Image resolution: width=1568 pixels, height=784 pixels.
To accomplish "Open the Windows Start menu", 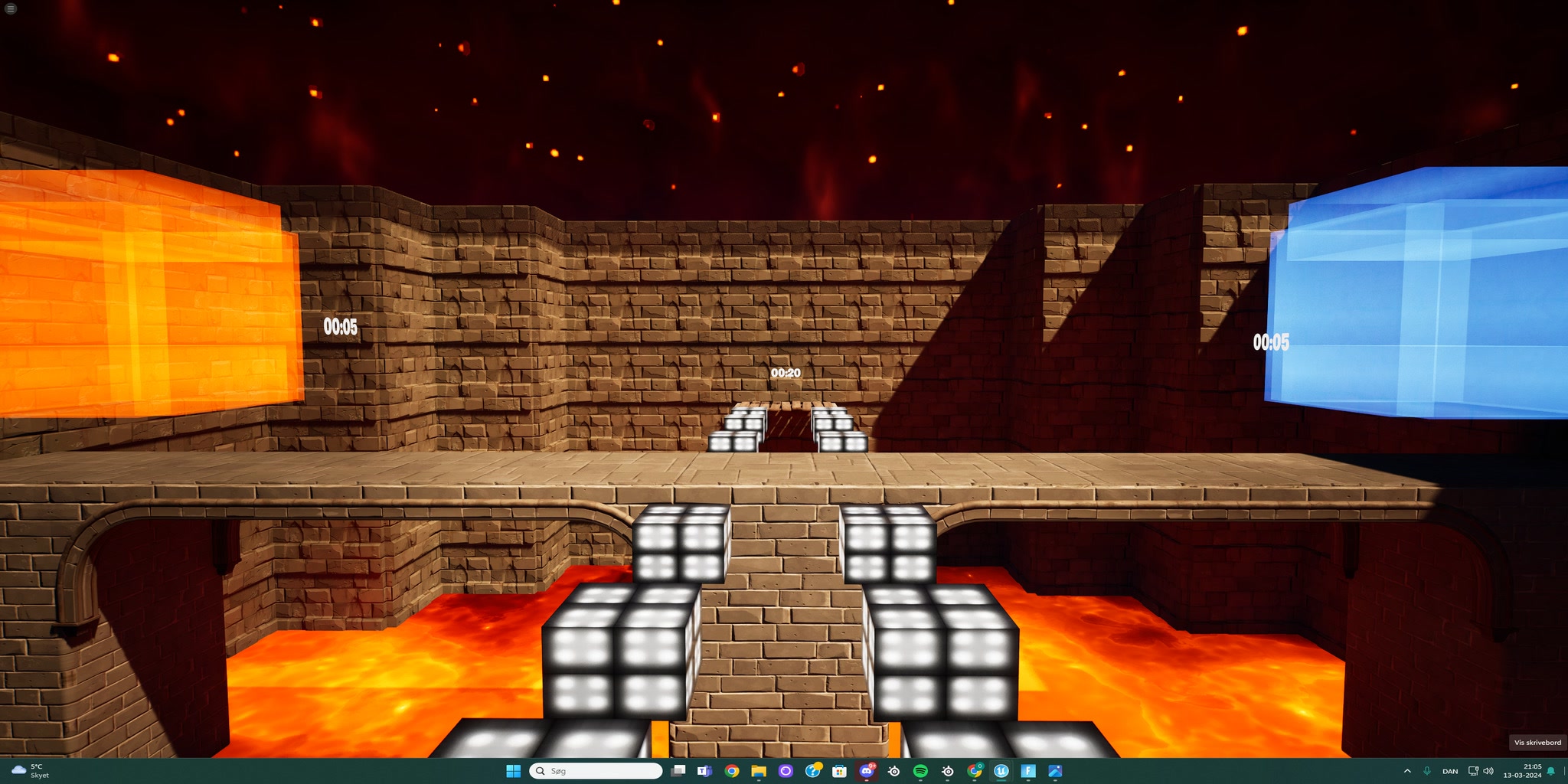I will point(513,771).
